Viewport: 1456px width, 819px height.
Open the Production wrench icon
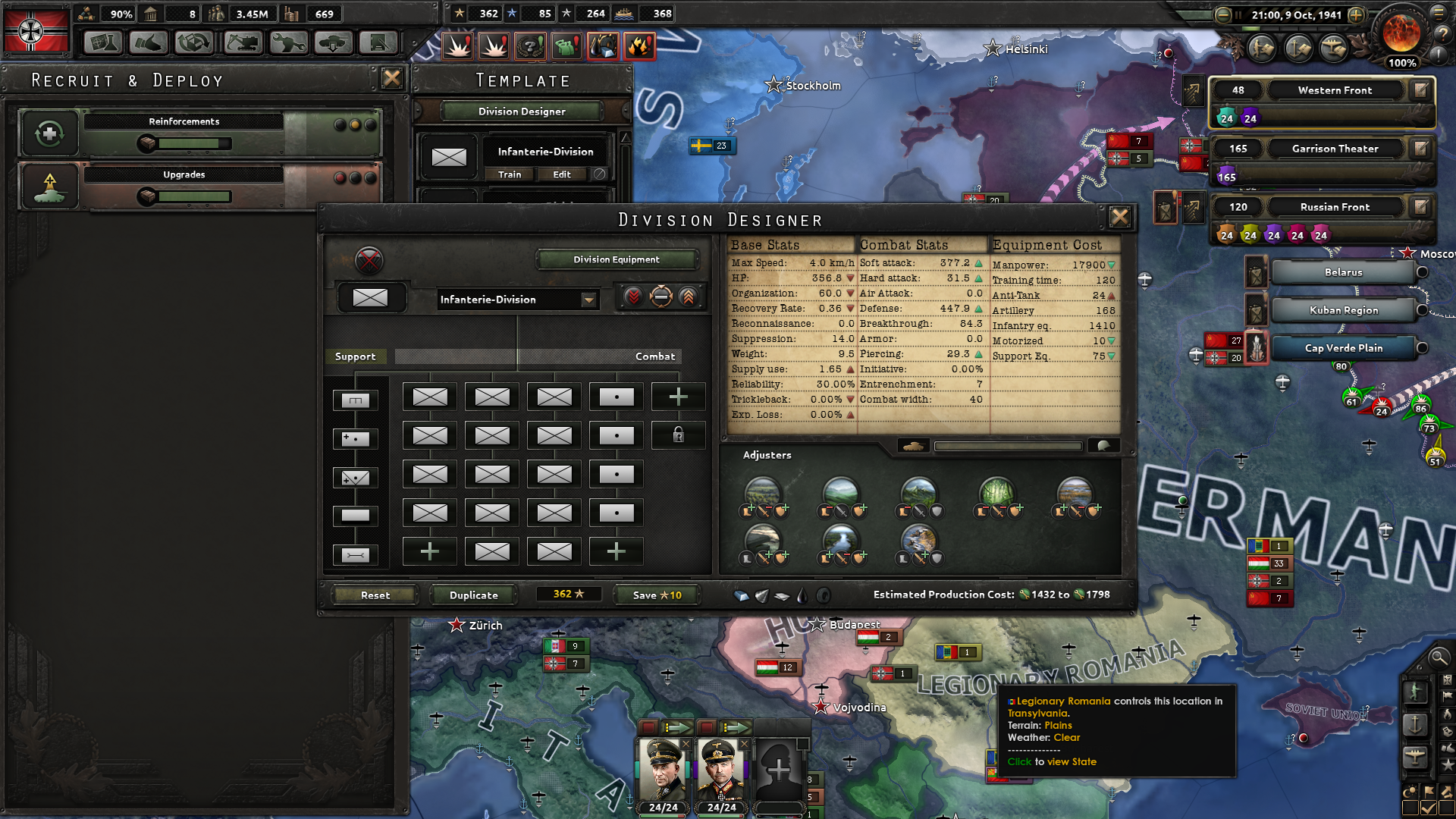tap(287, 43)
